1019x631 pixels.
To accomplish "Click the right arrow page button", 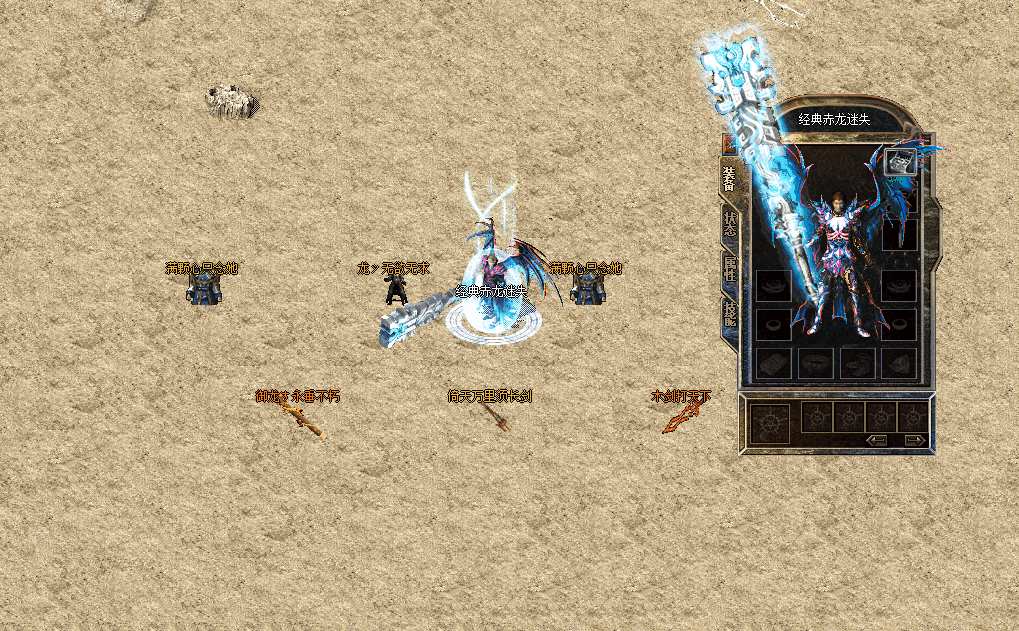I will click(914, 439).
